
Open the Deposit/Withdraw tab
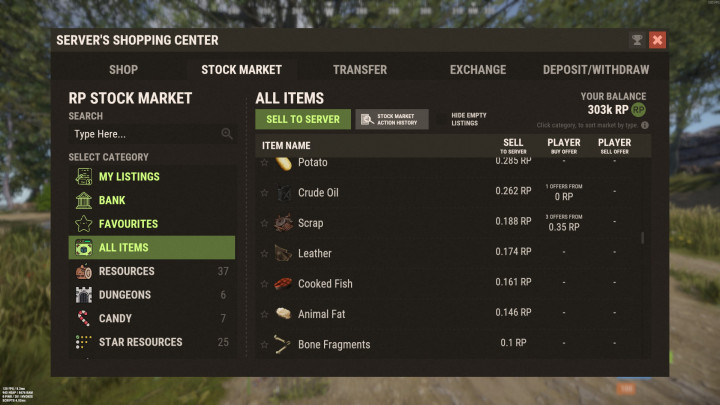[x=595, y=70]
